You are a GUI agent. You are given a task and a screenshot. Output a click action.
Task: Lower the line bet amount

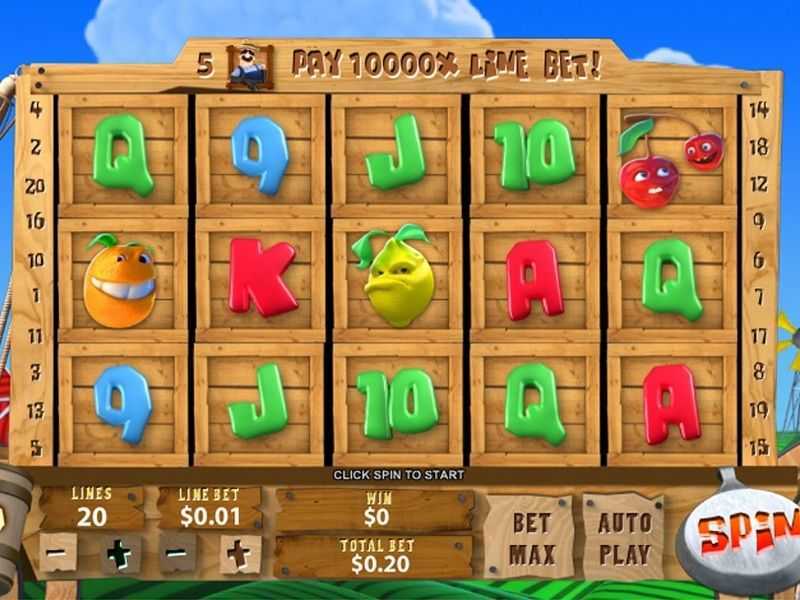click(178, 553)
